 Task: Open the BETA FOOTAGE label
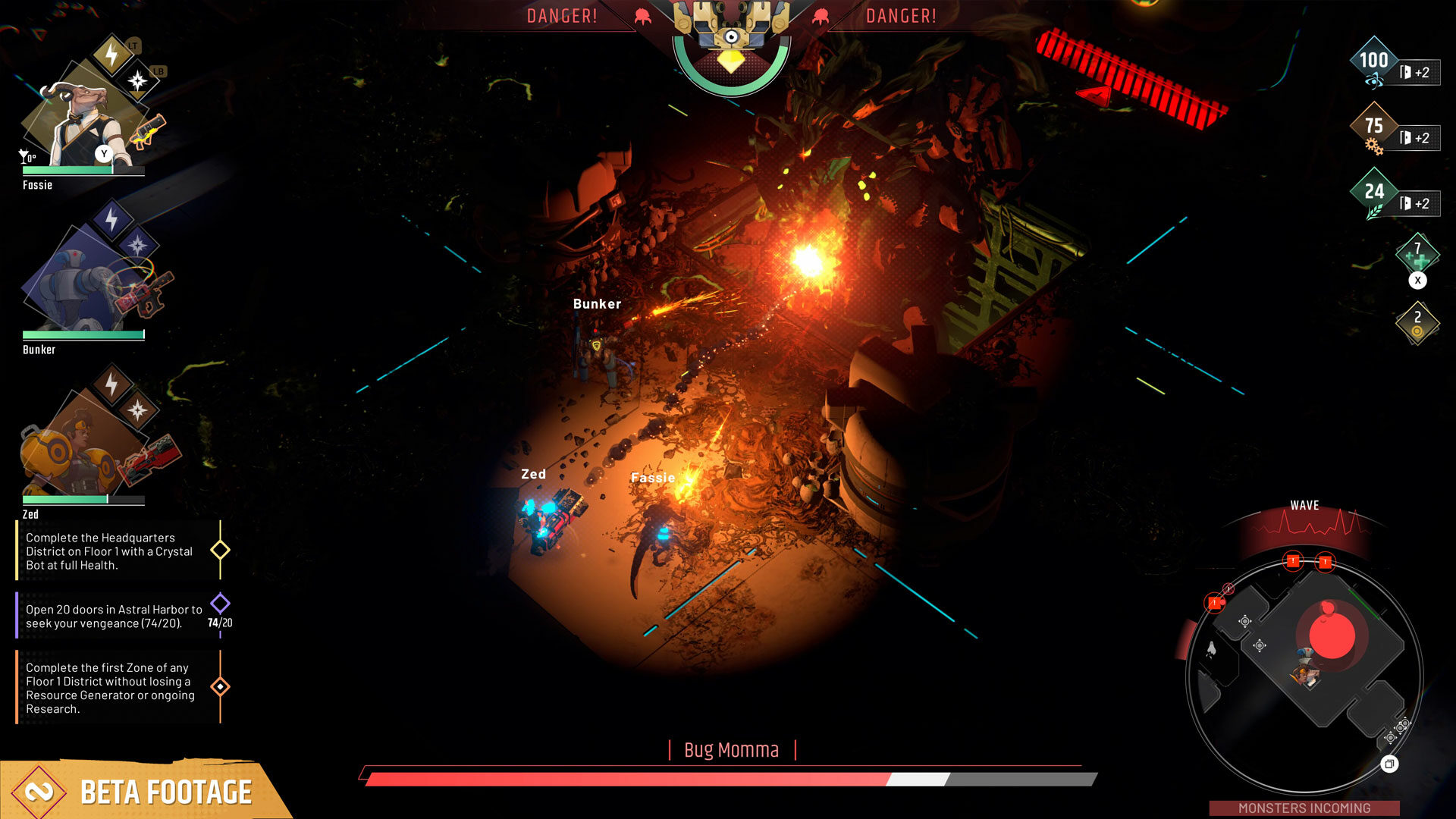coord(165,791)
